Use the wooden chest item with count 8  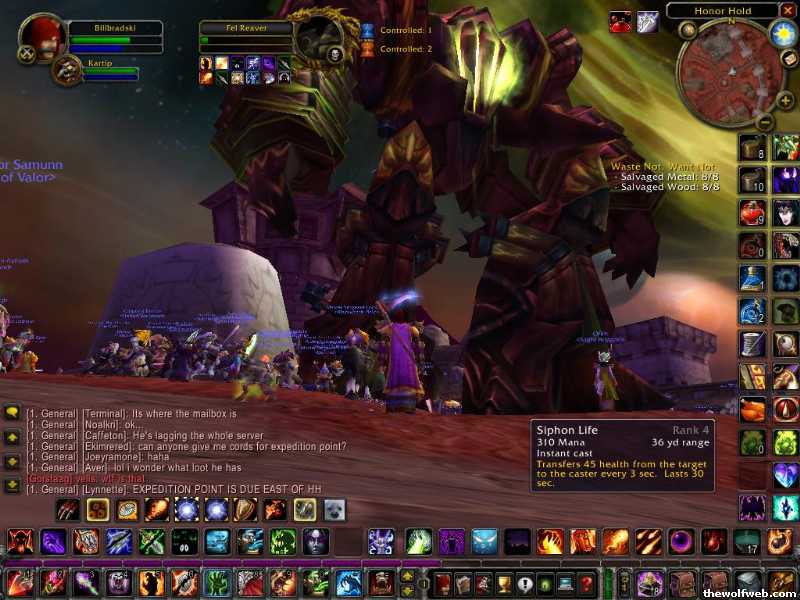(x=752, y=147)
